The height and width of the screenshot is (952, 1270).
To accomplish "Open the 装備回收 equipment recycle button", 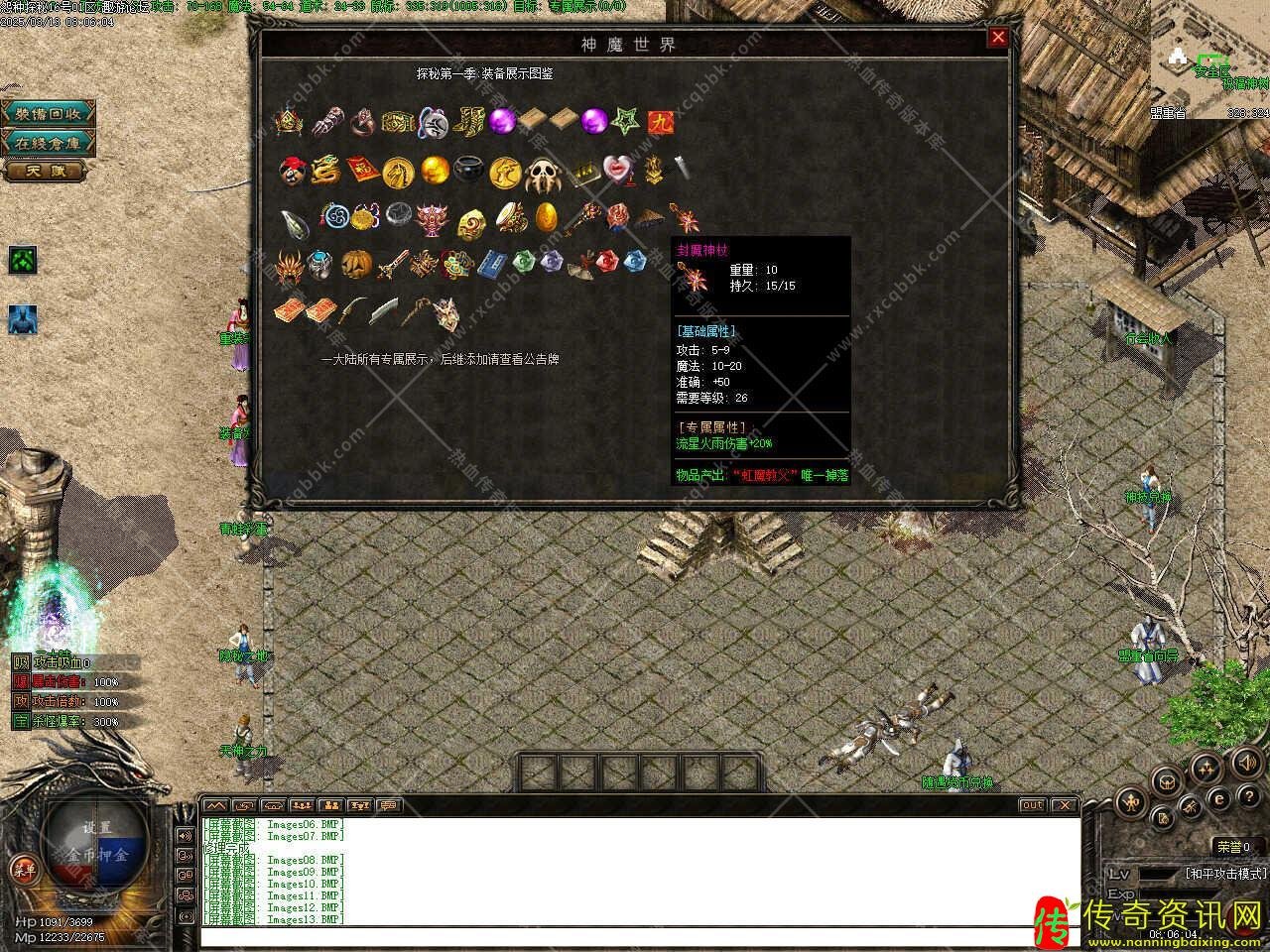I will 48,113.
